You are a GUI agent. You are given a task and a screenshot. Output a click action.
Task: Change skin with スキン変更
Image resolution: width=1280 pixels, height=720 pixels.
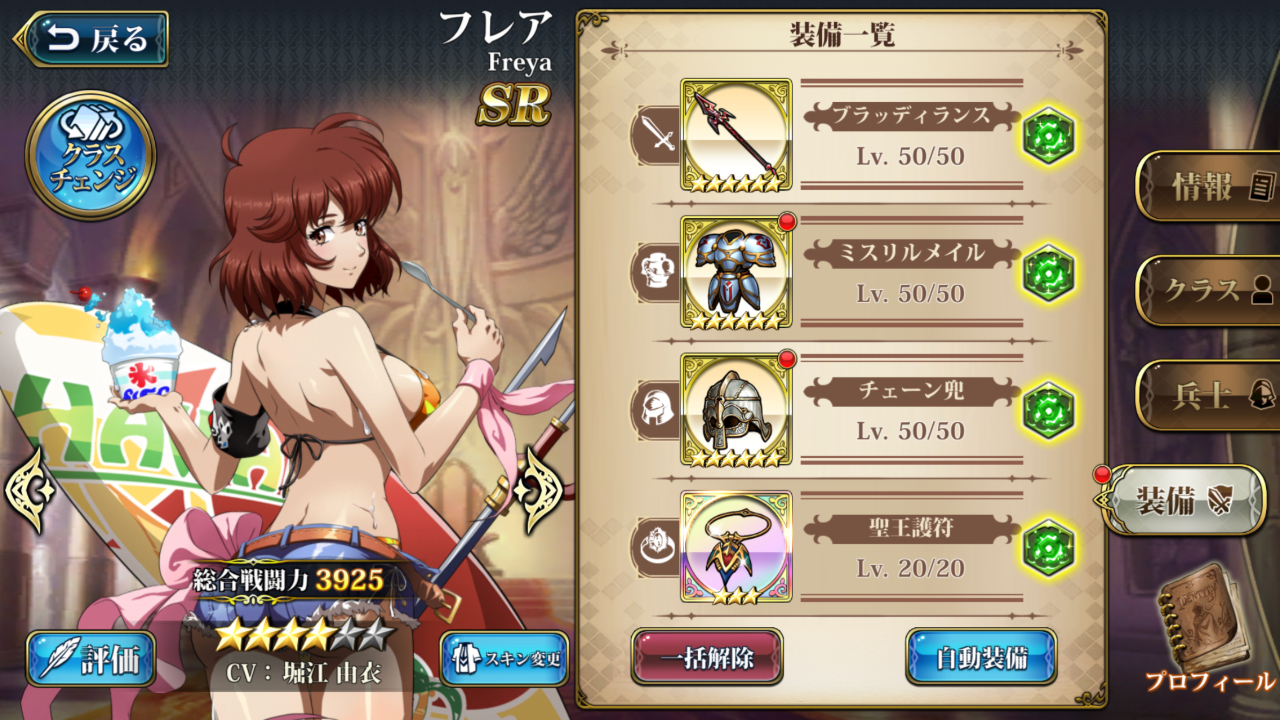click(x=504, y=659)
